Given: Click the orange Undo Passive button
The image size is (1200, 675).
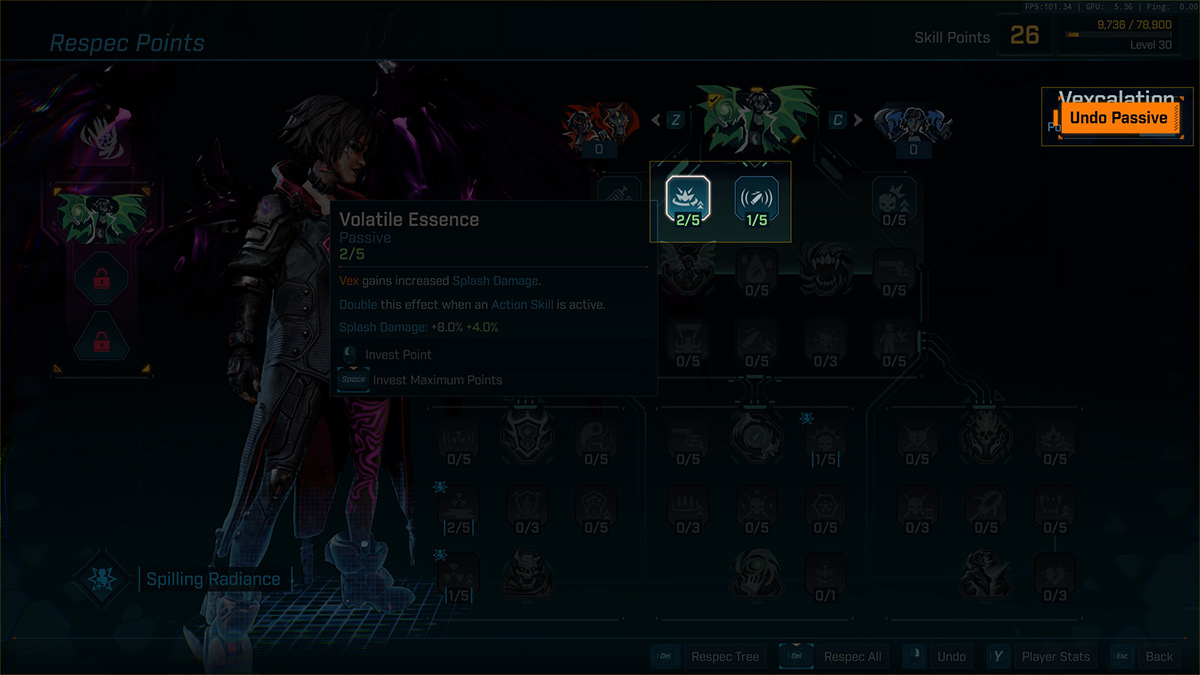Looking at the screenshot, I should tap(1118, 118).
